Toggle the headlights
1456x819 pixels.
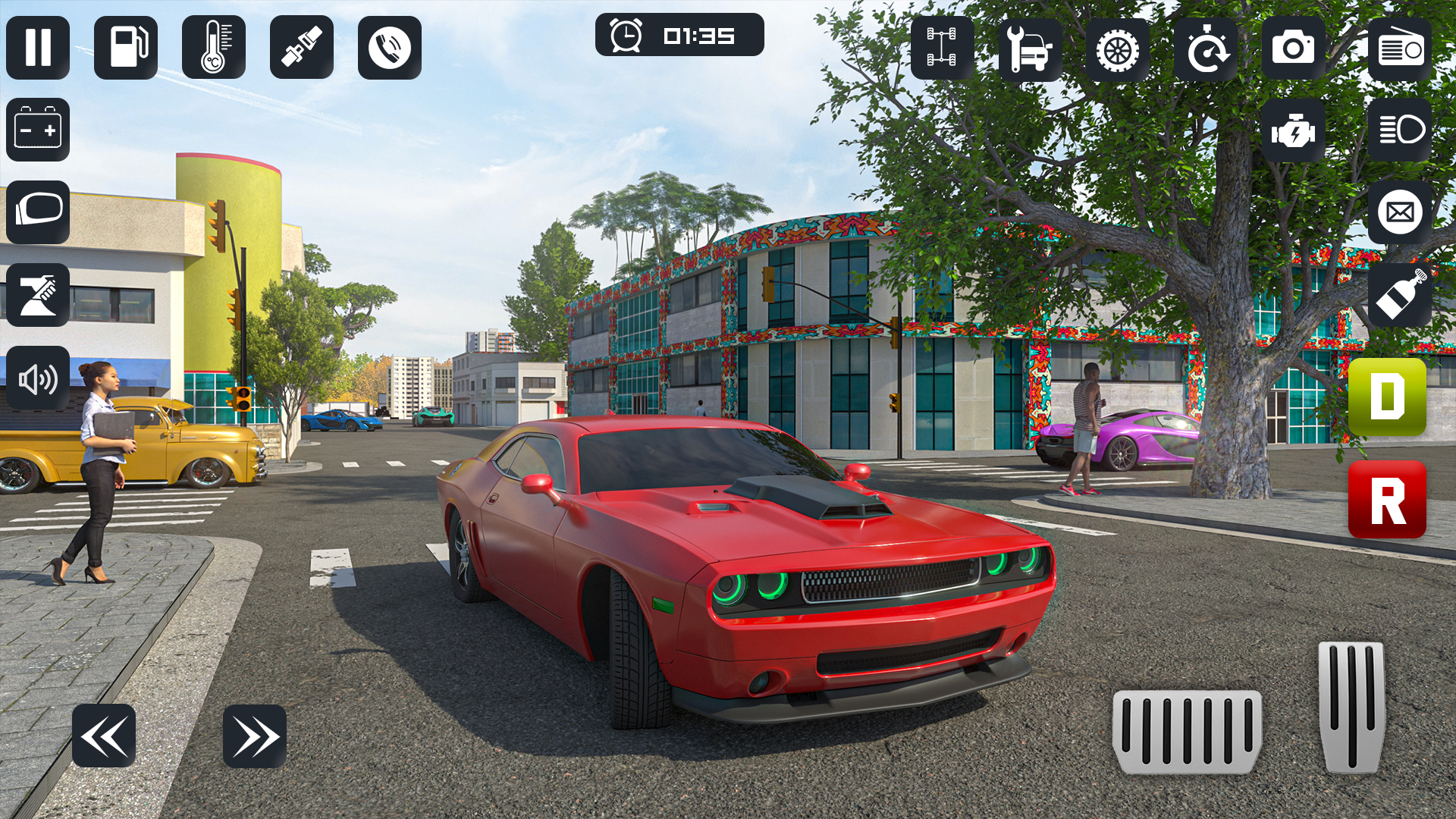(x=1400, y=130)
